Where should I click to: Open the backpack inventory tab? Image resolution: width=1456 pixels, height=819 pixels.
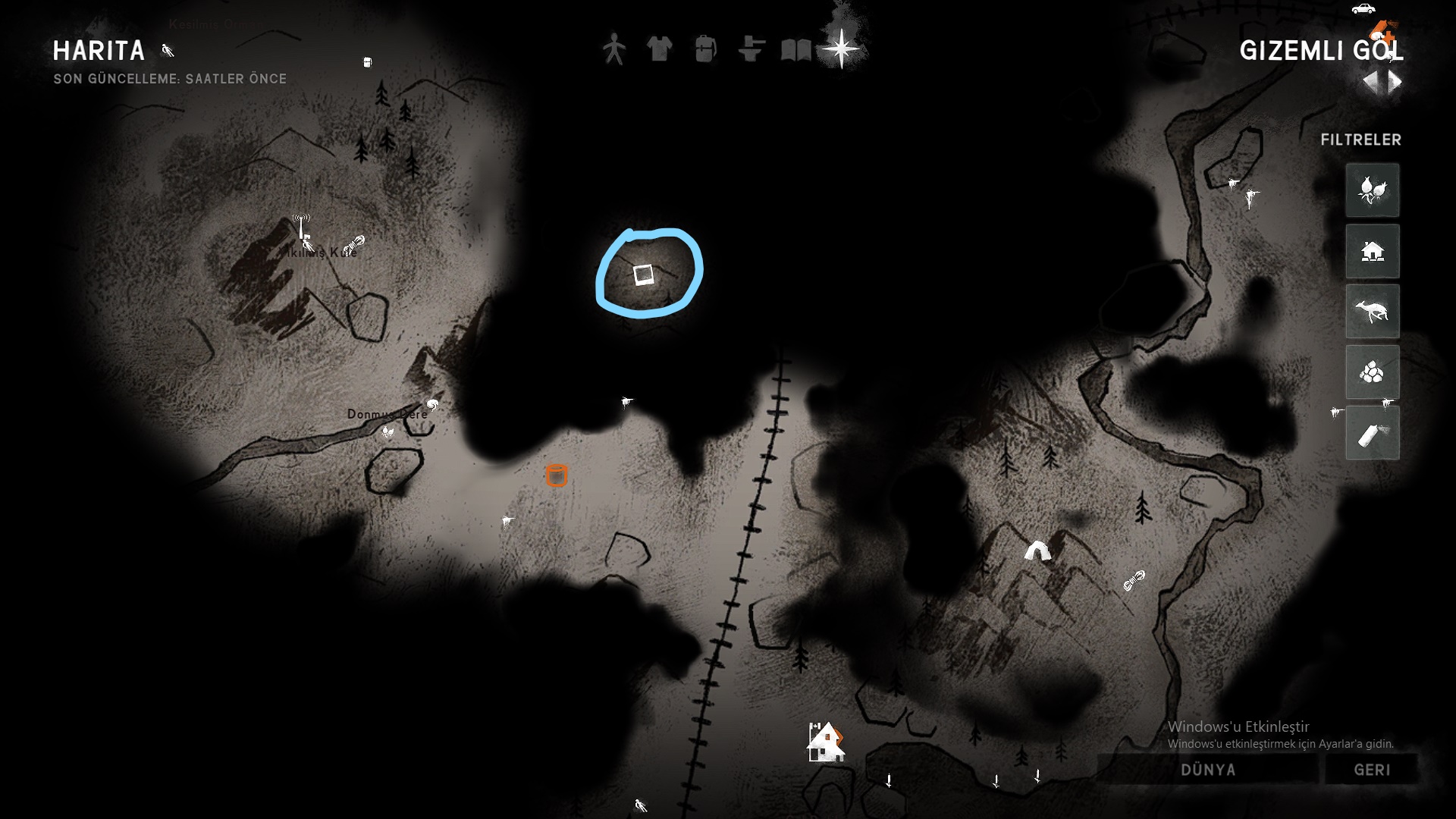pyautogui.click(x=705, y=49)
